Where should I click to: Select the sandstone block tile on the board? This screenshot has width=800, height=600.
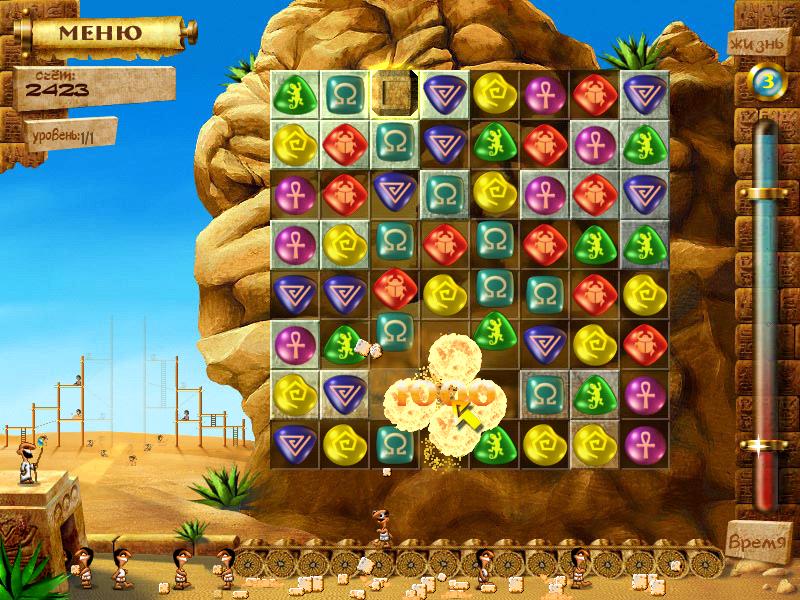click(393, 93)
